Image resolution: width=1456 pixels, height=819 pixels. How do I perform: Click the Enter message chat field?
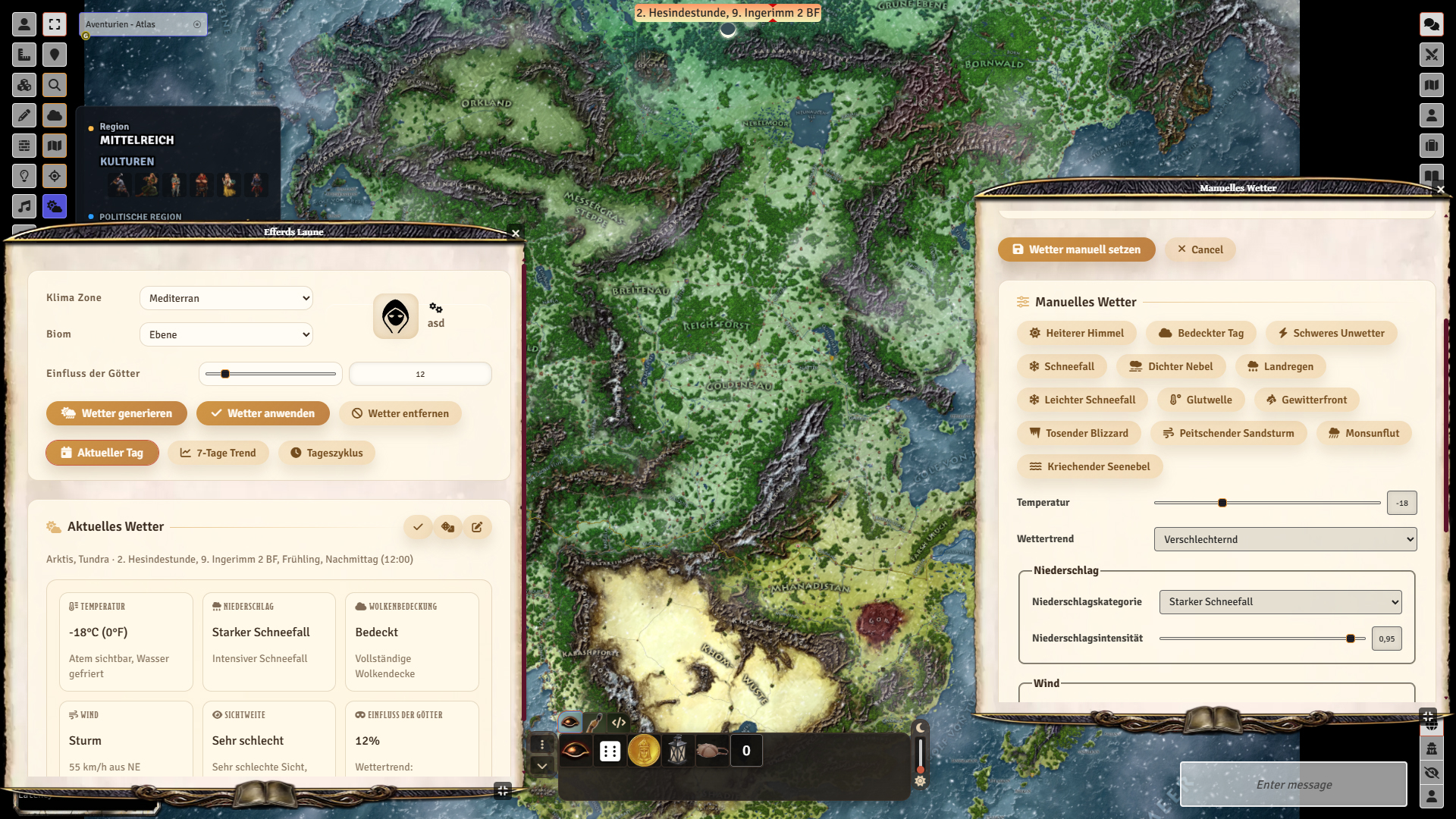pos(1294,784)
